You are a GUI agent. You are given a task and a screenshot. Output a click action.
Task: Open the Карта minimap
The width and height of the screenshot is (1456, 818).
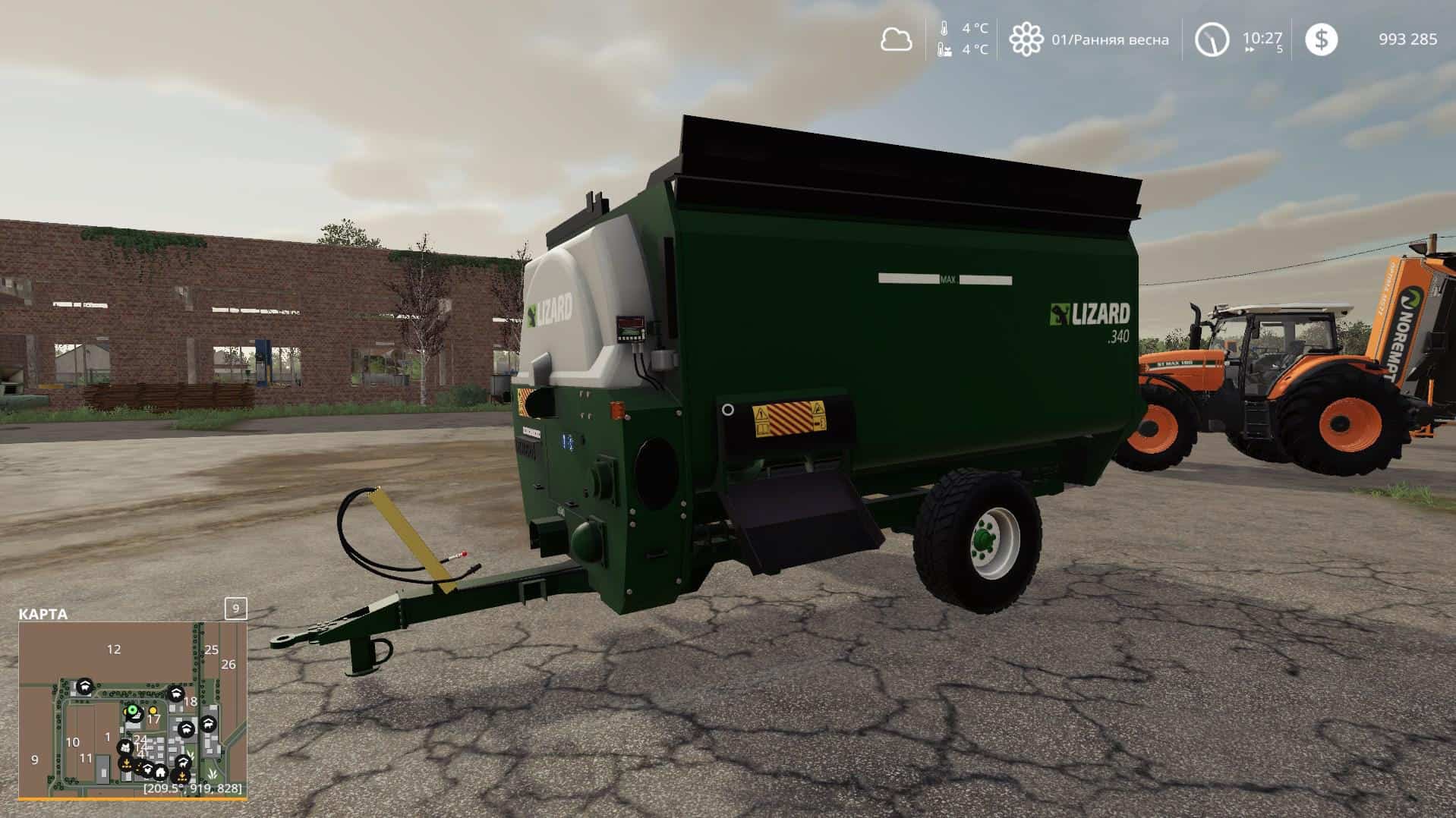pos(43,614)
